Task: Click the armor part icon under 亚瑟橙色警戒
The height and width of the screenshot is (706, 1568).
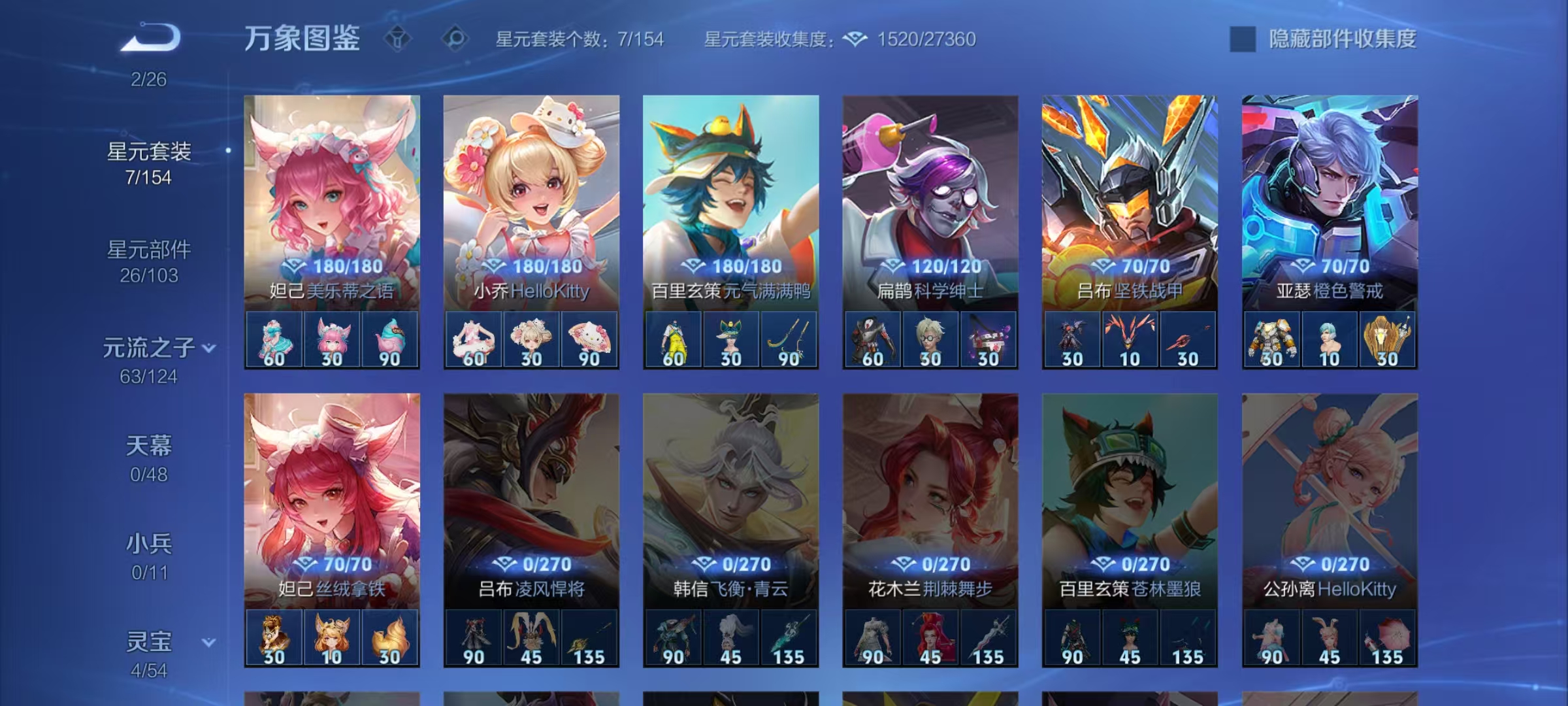Action: point(1272,340)
